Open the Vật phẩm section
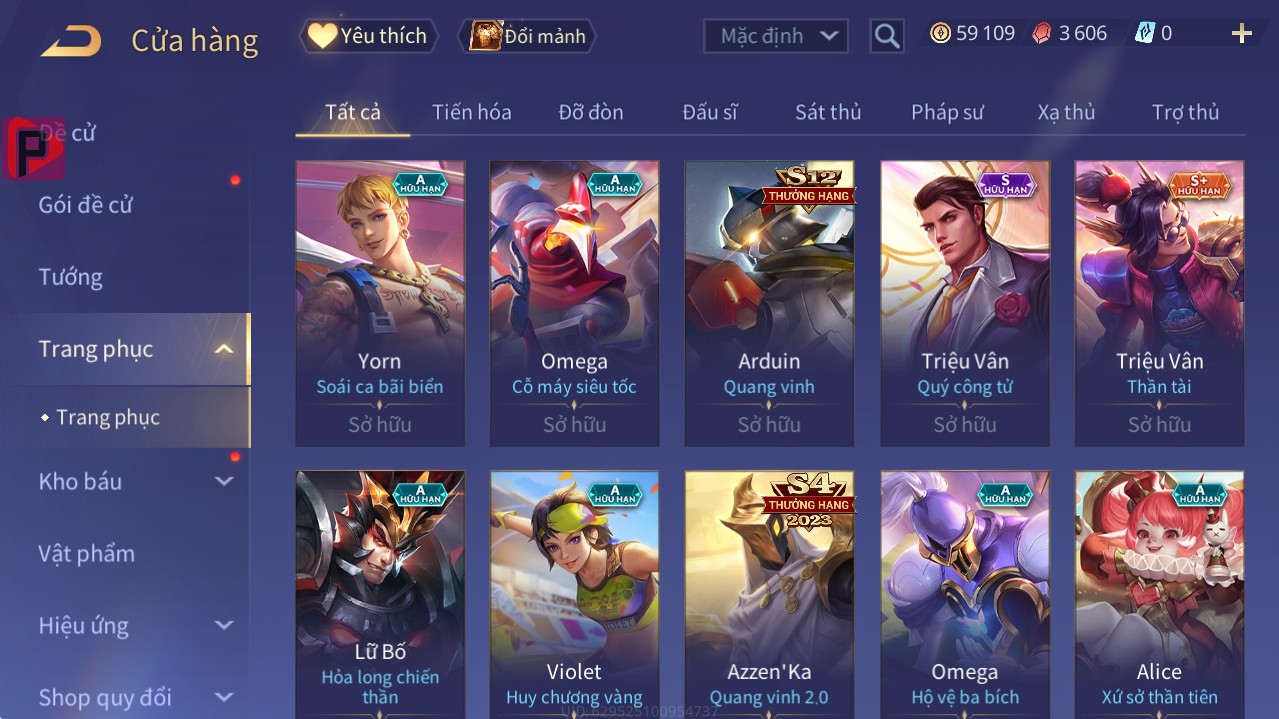This screenshot has height=719, width=1279. 87,553
